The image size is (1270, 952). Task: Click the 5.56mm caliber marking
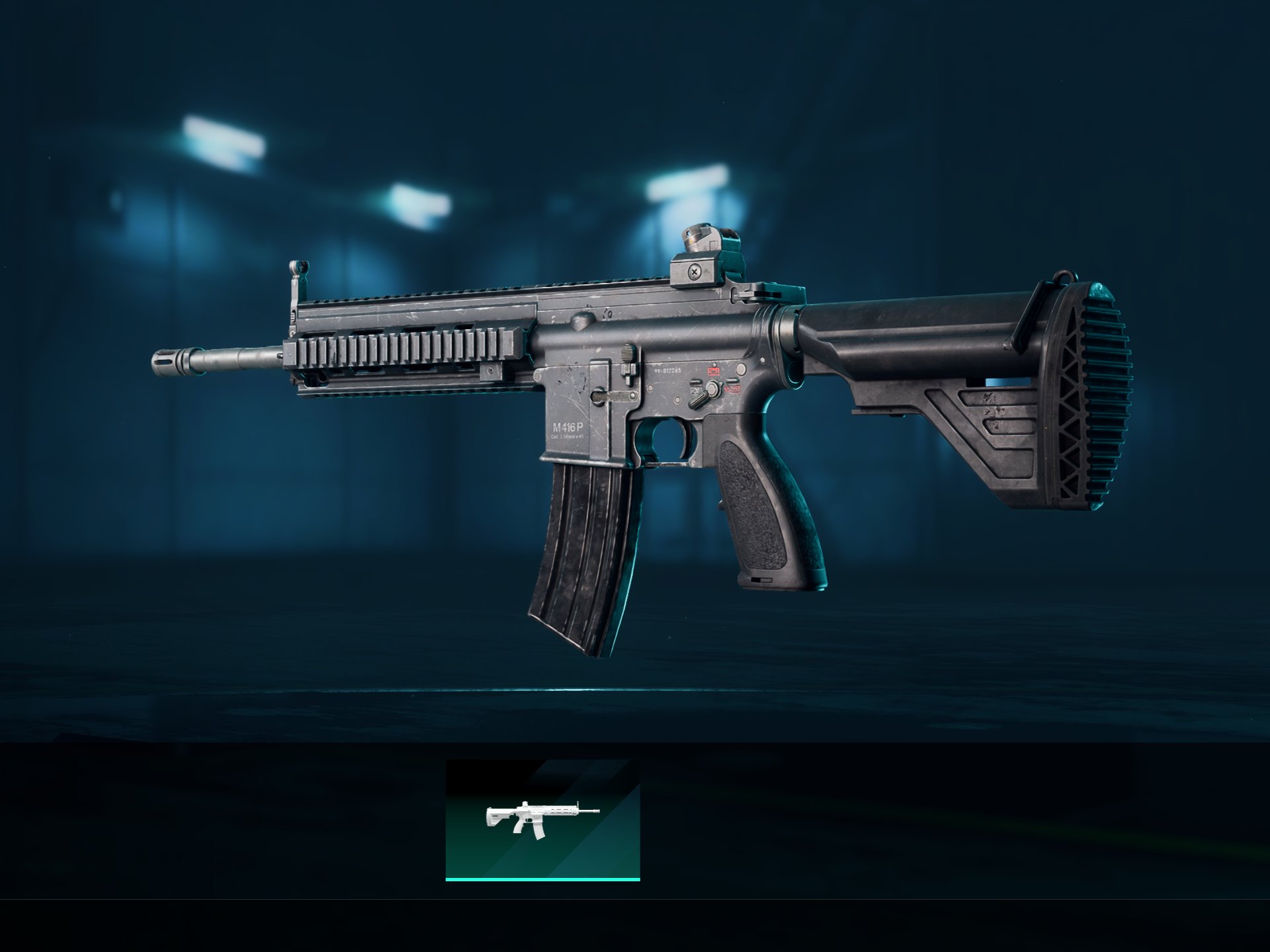[x=568, y=437]
